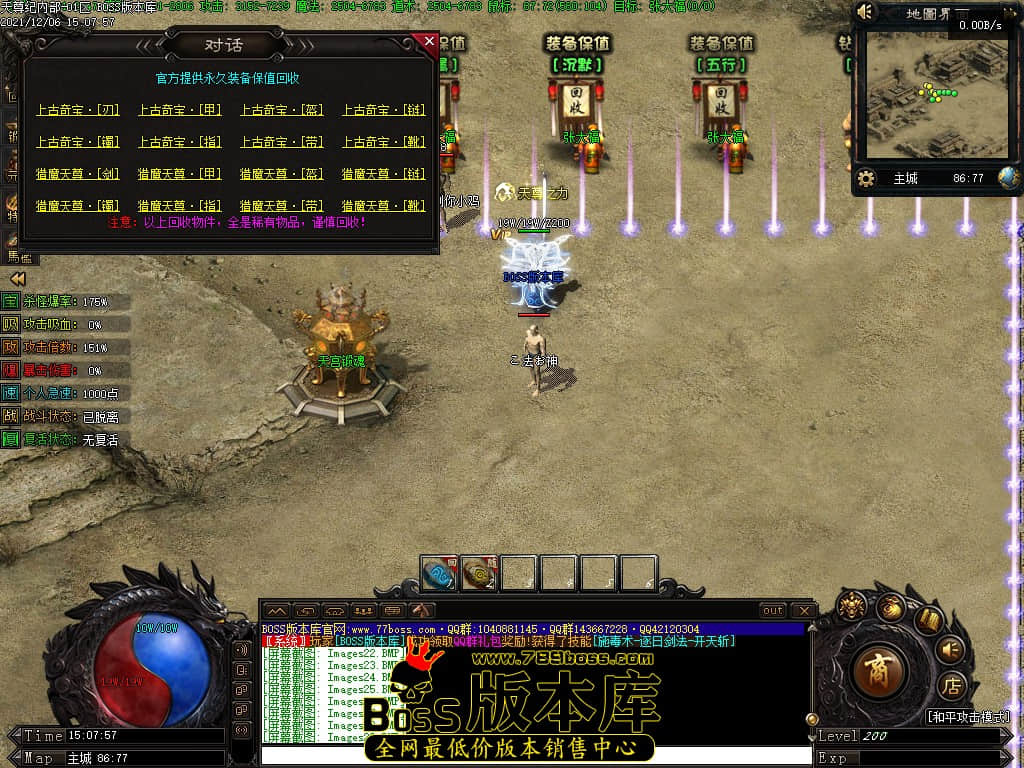This screenshot has height=768, width=1024.
Task: Click the globe icon beside map coordinates
Action: pos(1008,178)
